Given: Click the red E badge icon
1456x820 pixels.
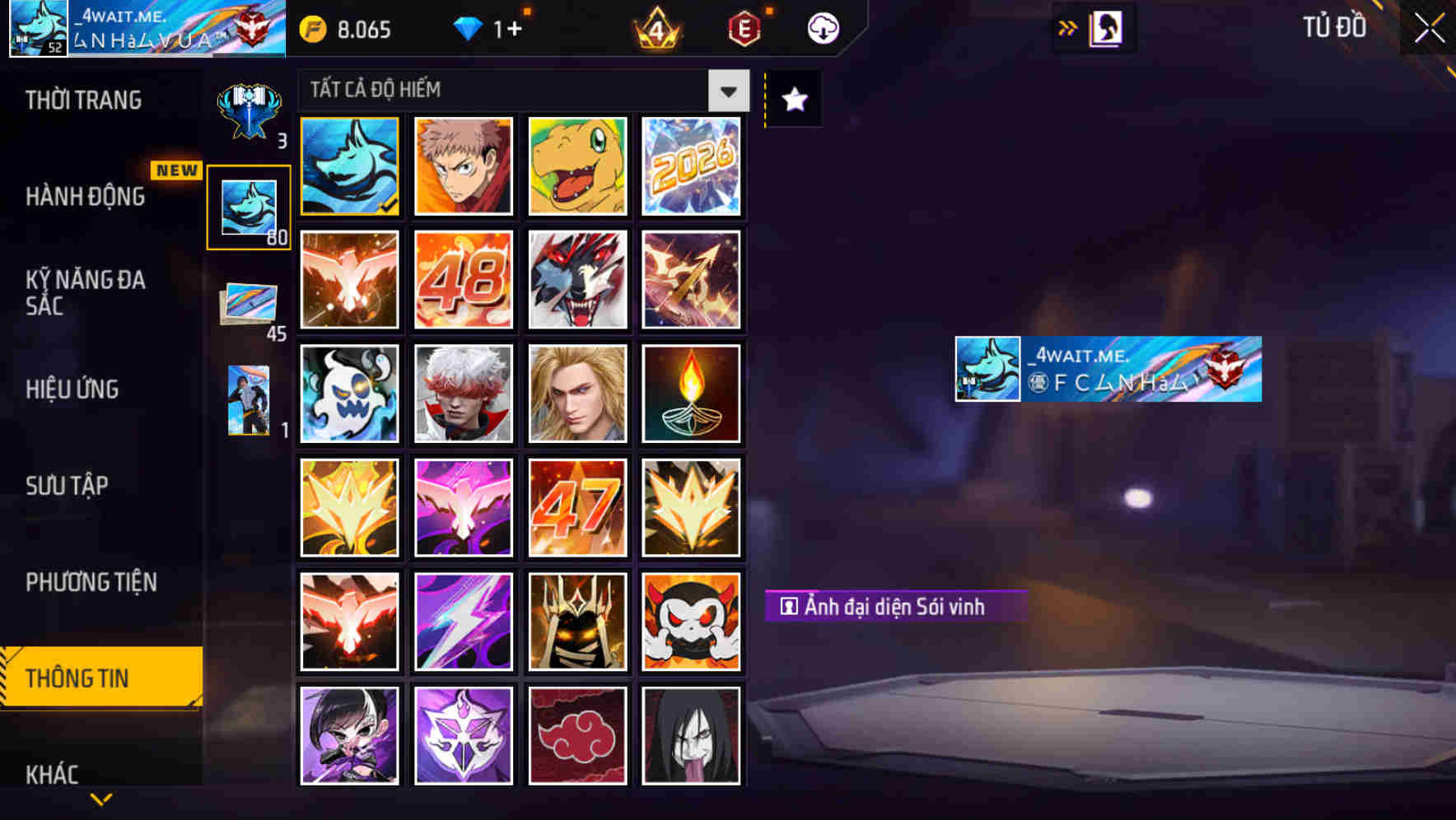Looking at the screenshot, I should pos(744,28).
